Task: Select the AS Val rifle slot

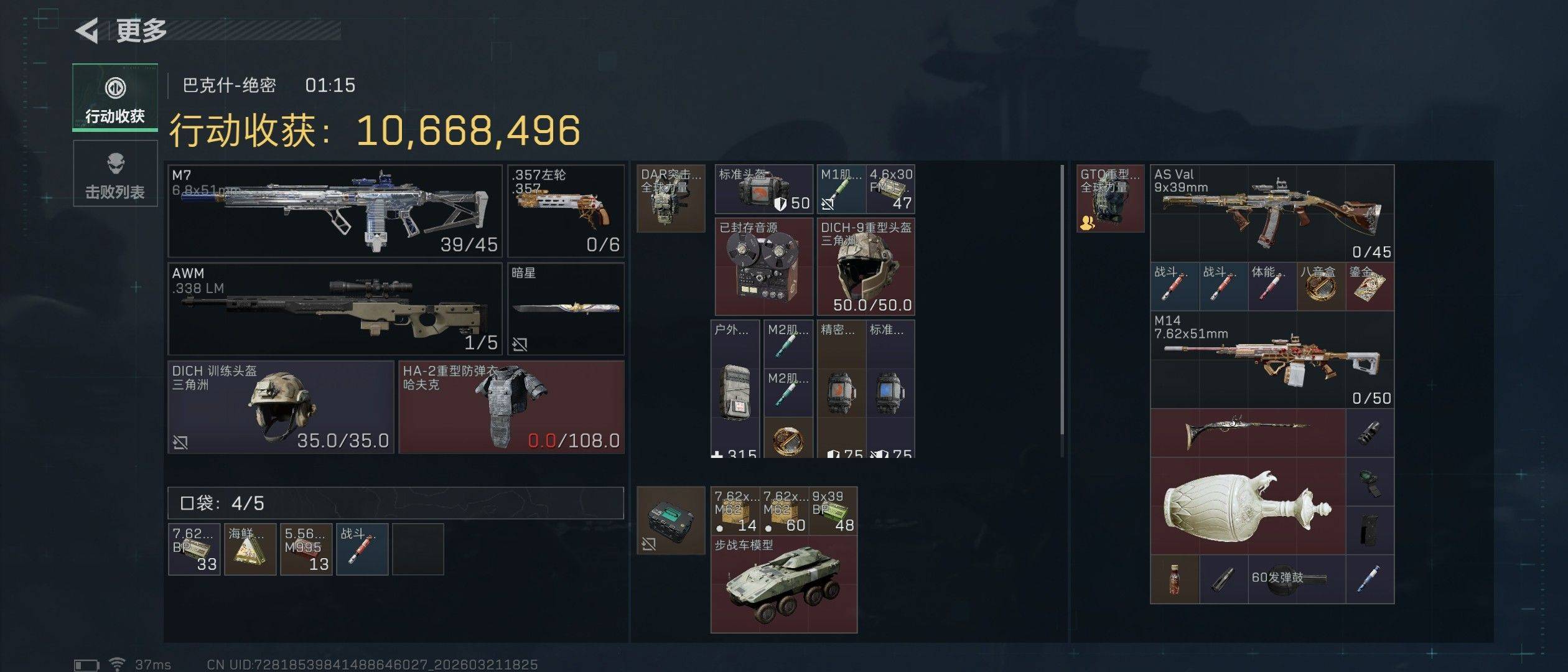Action: click(1272, 213)
